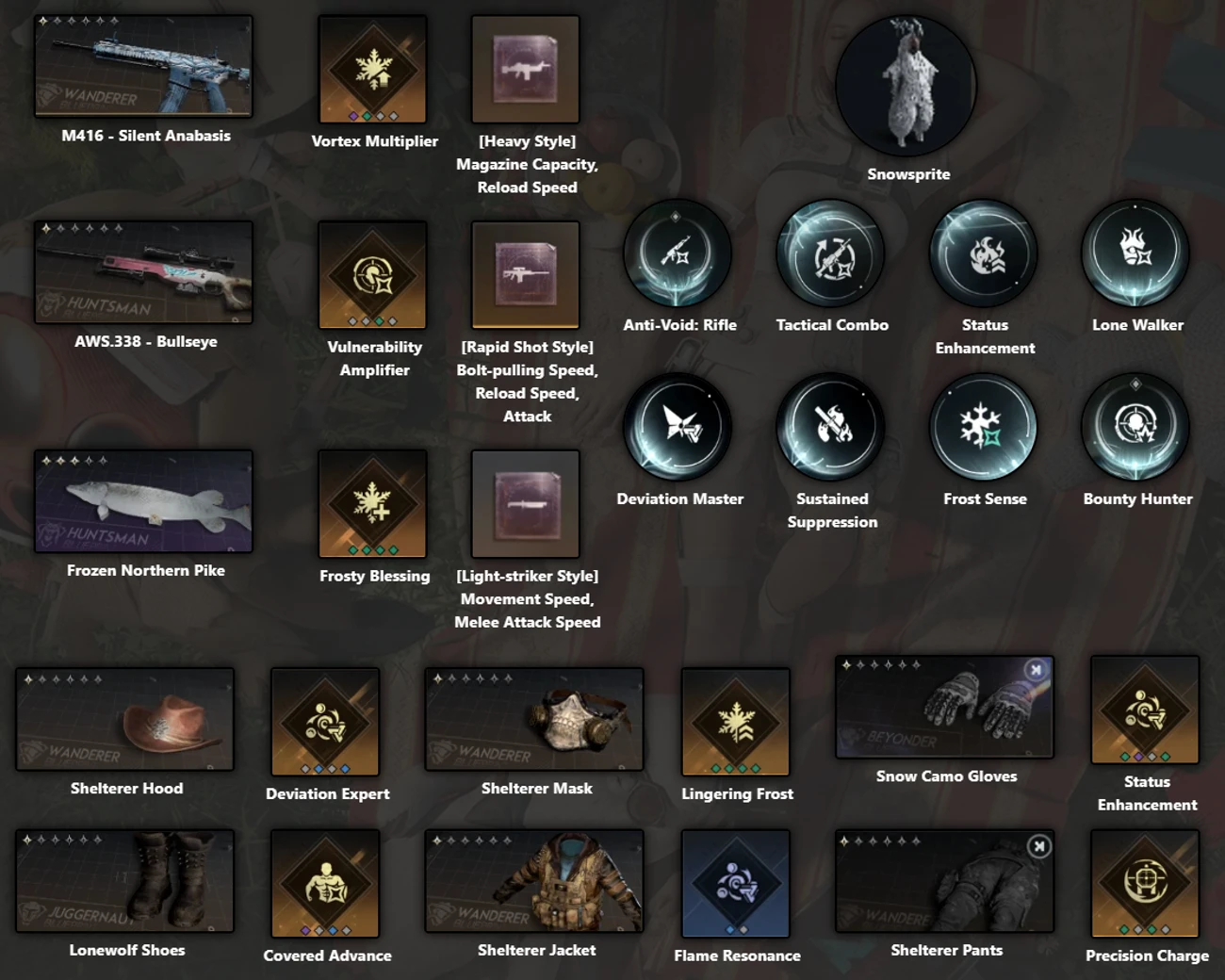Select the Covered Advance mod icon
This screenshot has height=980, width=1225.
[x=326, y=883]
